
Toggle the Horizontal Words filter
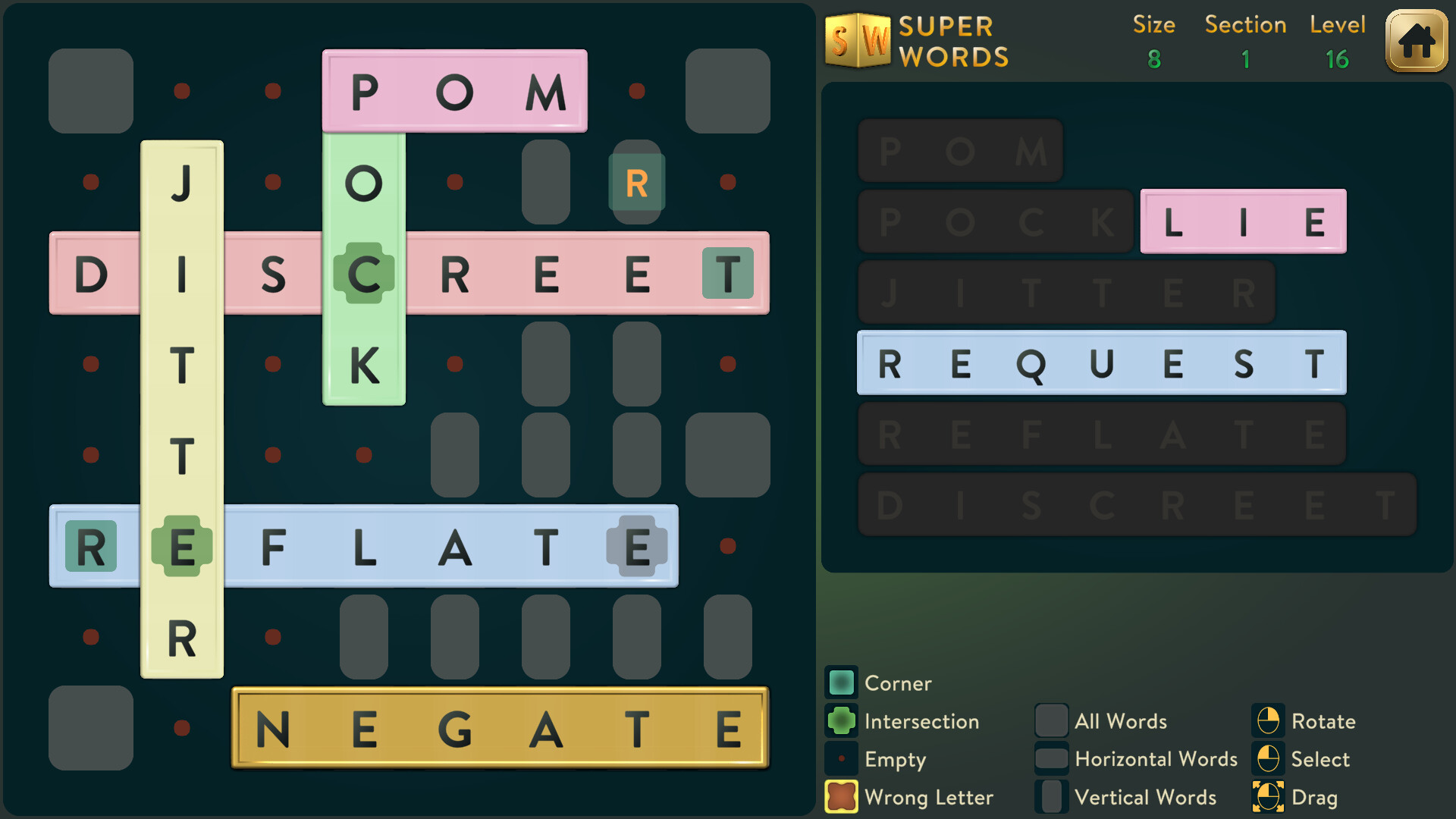[1052, 759]
